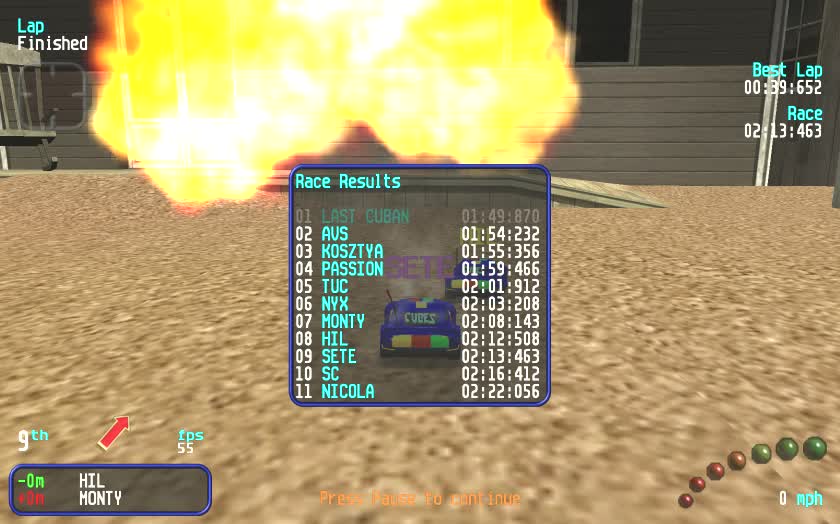Select NICOLA's last-place result row
This screenshot has width=840, height=524.
tap(418, 391)
